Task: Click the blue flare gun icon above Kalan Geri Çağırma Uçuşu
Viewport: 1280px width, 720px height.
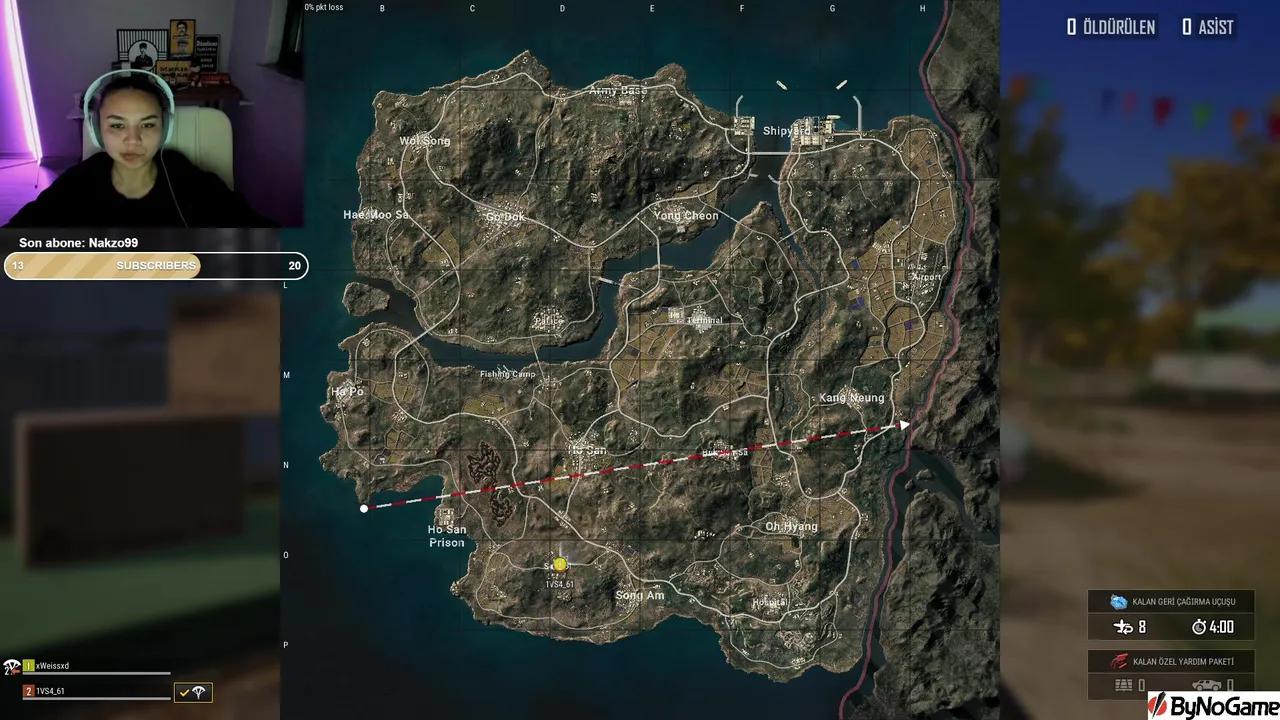Action: 1119,601
